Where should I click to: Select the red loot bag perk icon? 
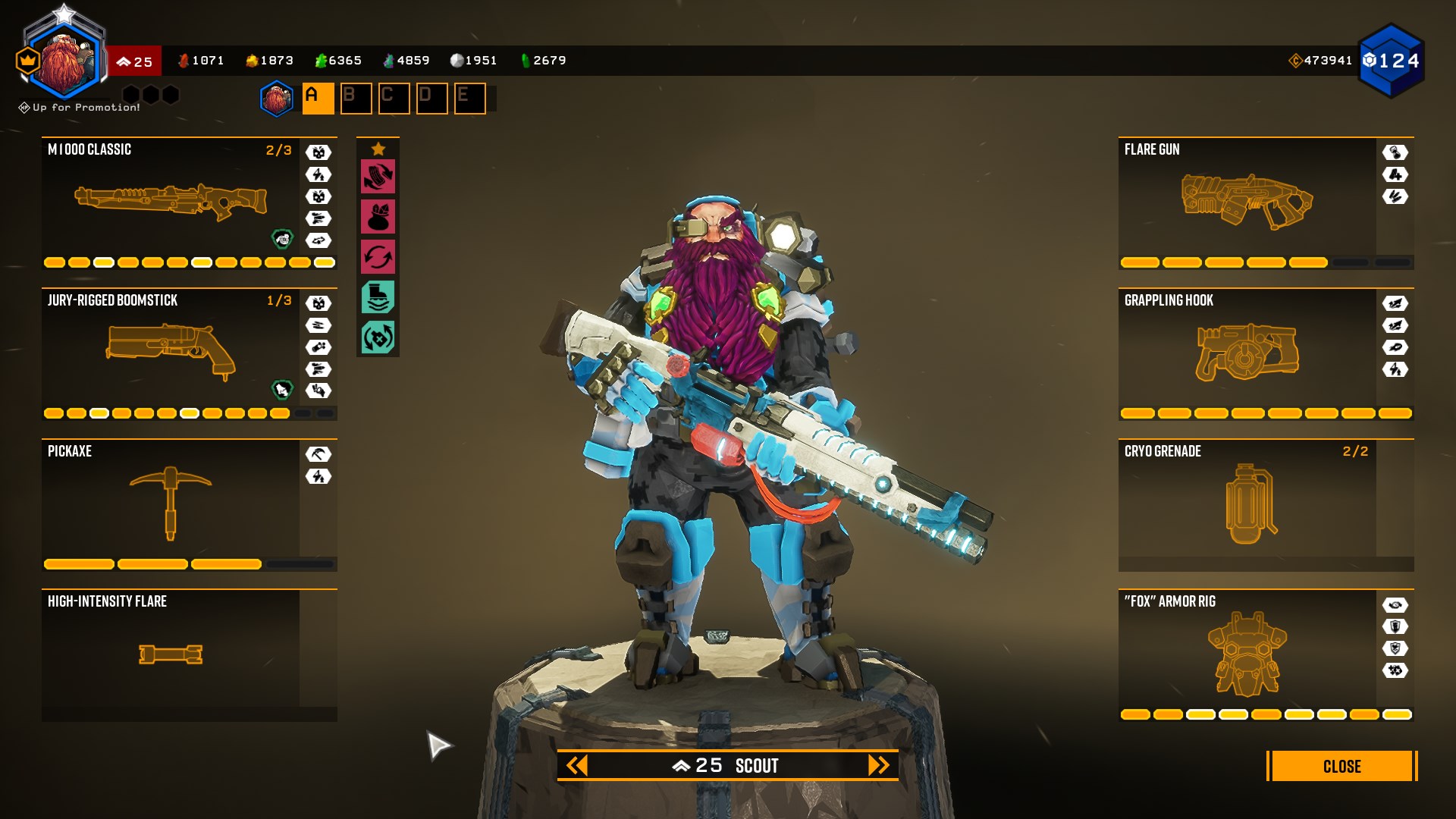coord(378,217)
